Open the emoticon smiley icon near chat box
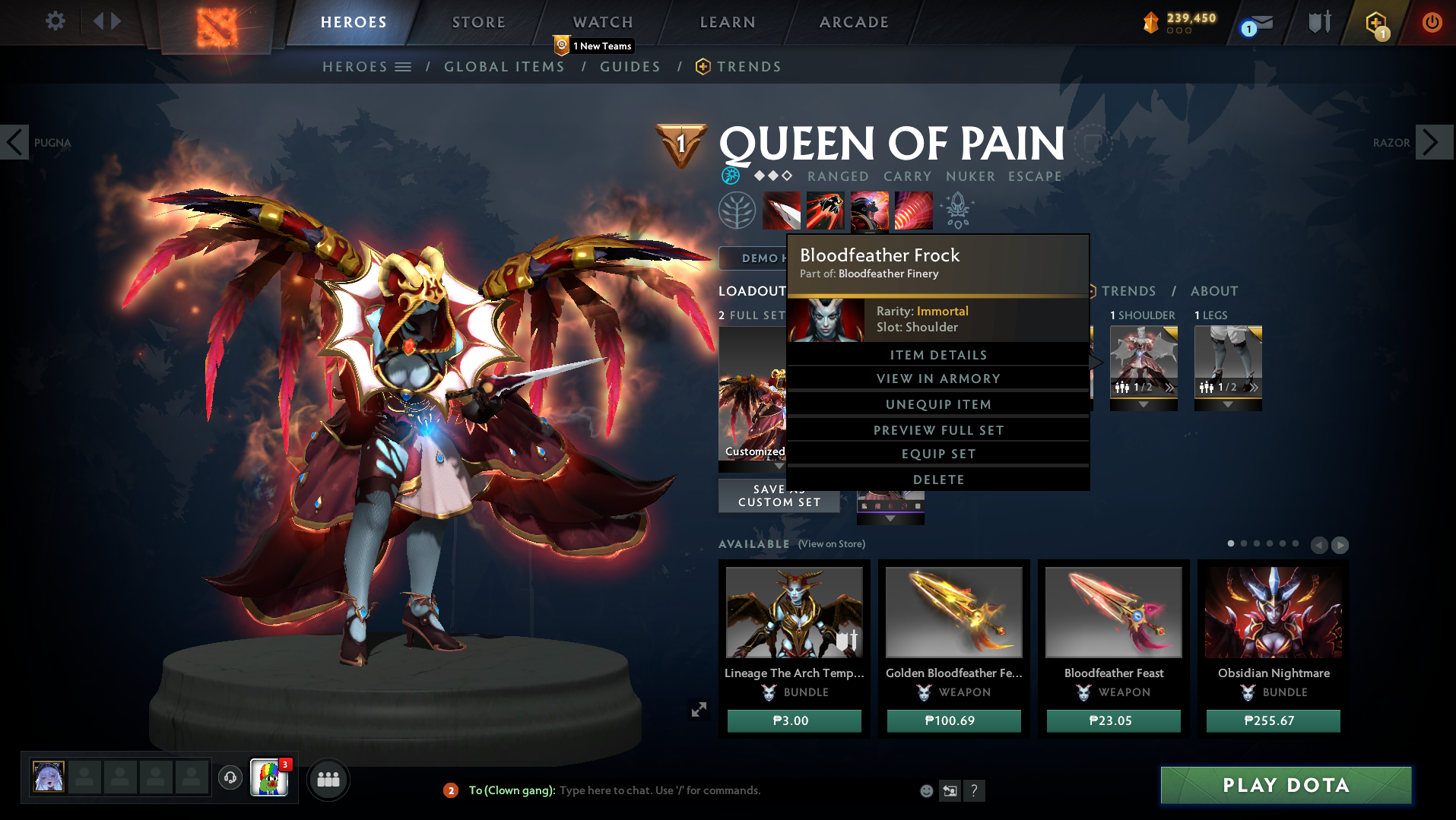Image resolution: width=1456 pixels, height=820 pixels. tap(926, 790)
